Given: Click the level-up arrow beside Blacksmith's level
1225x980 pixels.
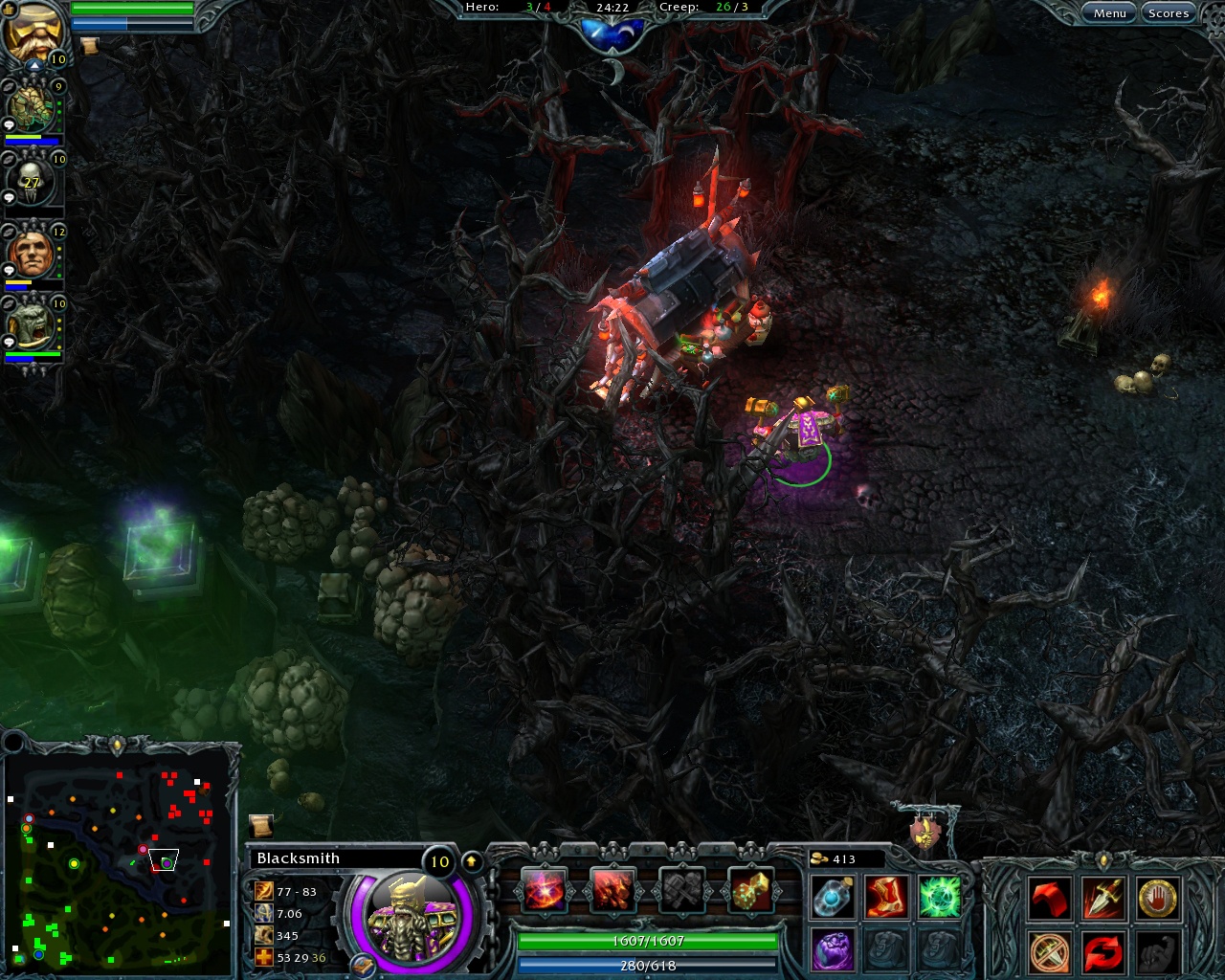Looking at the screenshot, I should (471, 861).
